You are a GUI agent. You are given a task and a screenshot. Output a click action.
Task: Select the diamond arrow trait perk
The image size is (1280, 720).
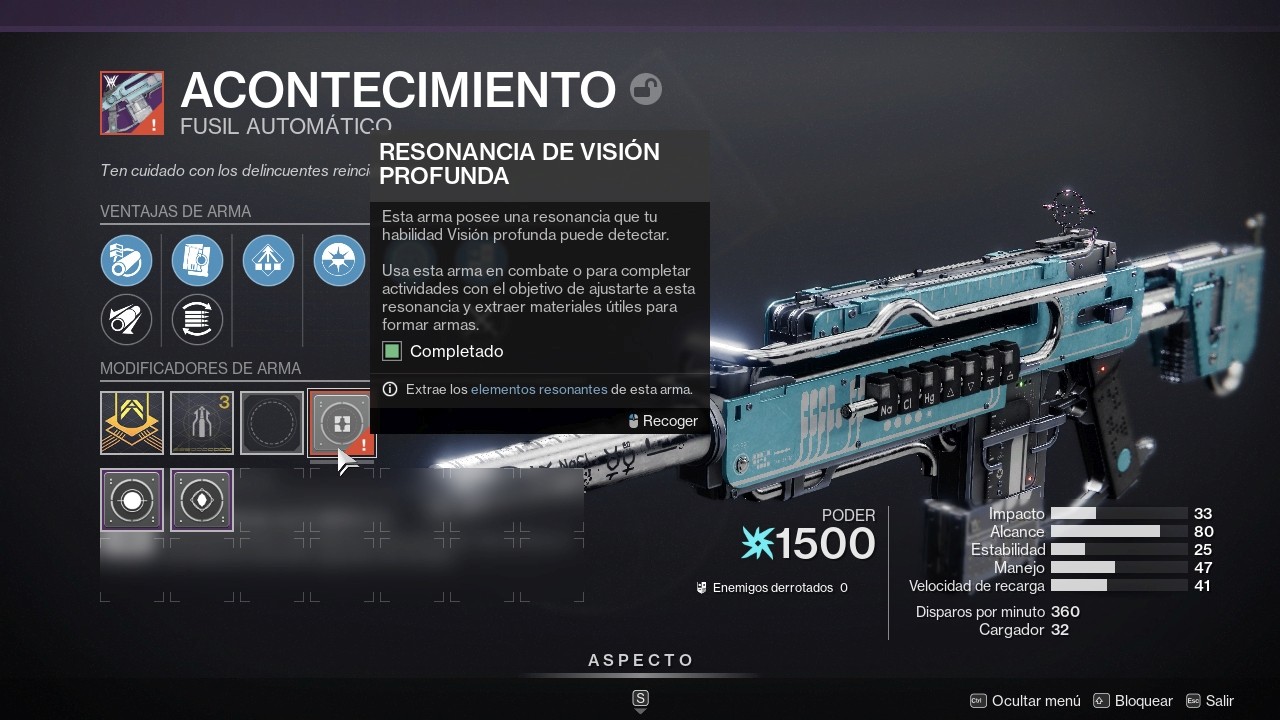[x=268, y=260]
